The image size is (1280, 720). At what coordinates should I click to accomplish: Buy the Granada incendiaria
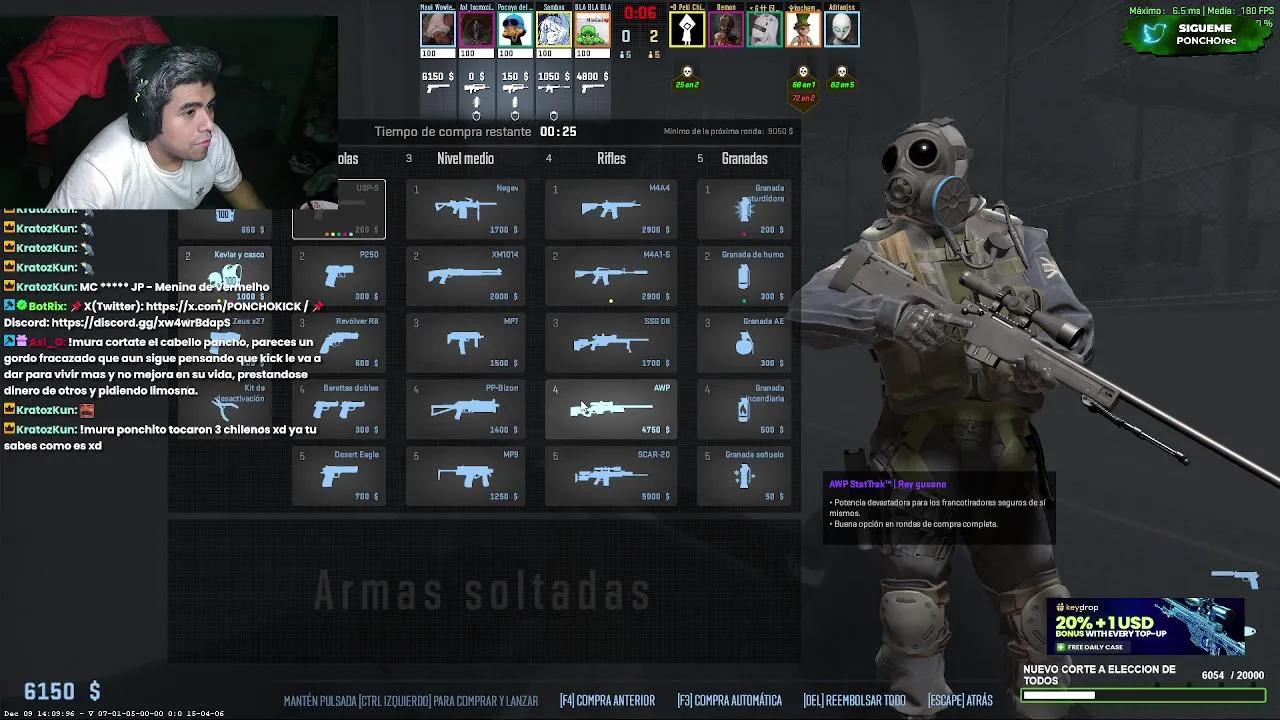click(x=744, y=408)
